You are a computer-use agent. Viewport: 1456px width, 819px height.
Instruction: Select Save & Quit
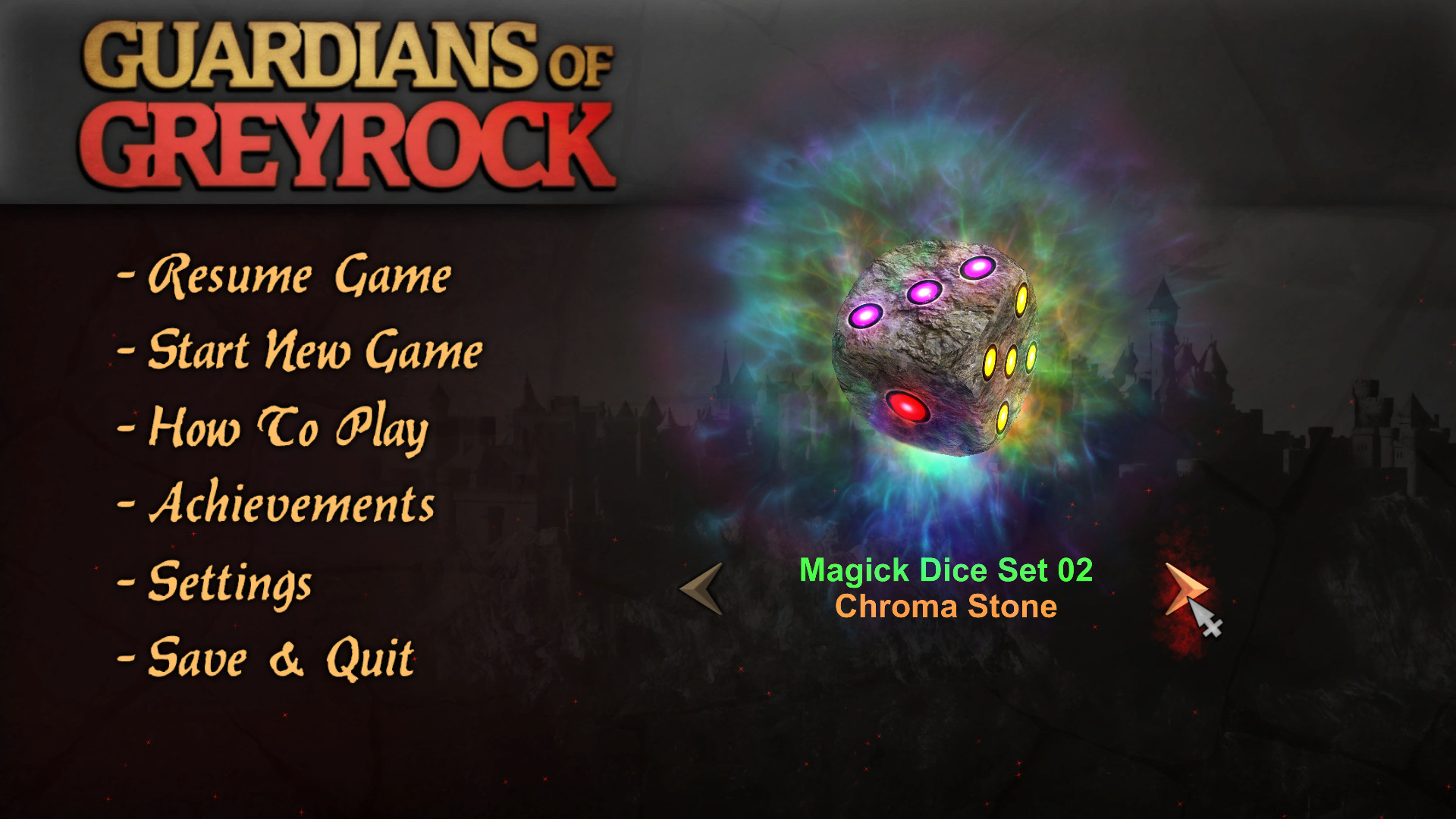coord(281,658)
